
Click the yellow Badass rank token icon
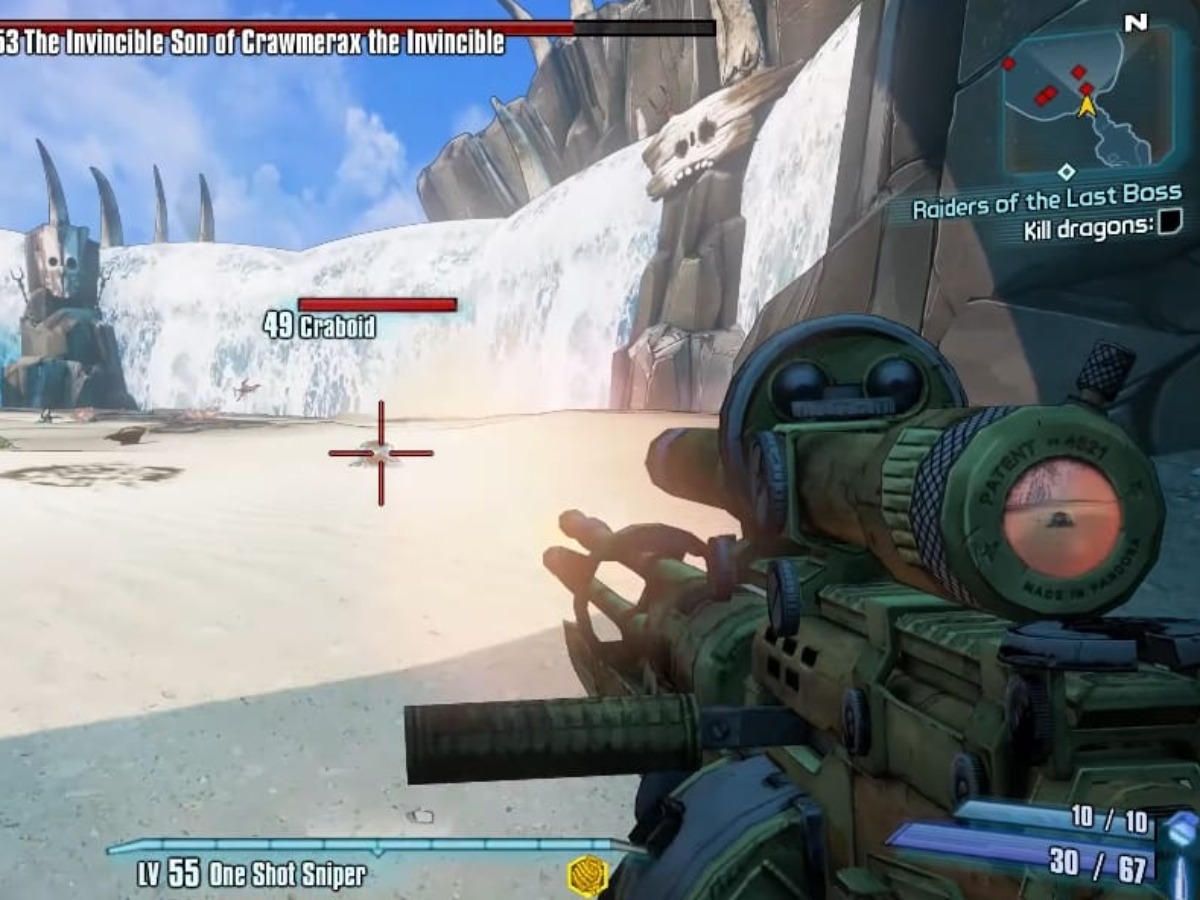[x=587, y=875]
